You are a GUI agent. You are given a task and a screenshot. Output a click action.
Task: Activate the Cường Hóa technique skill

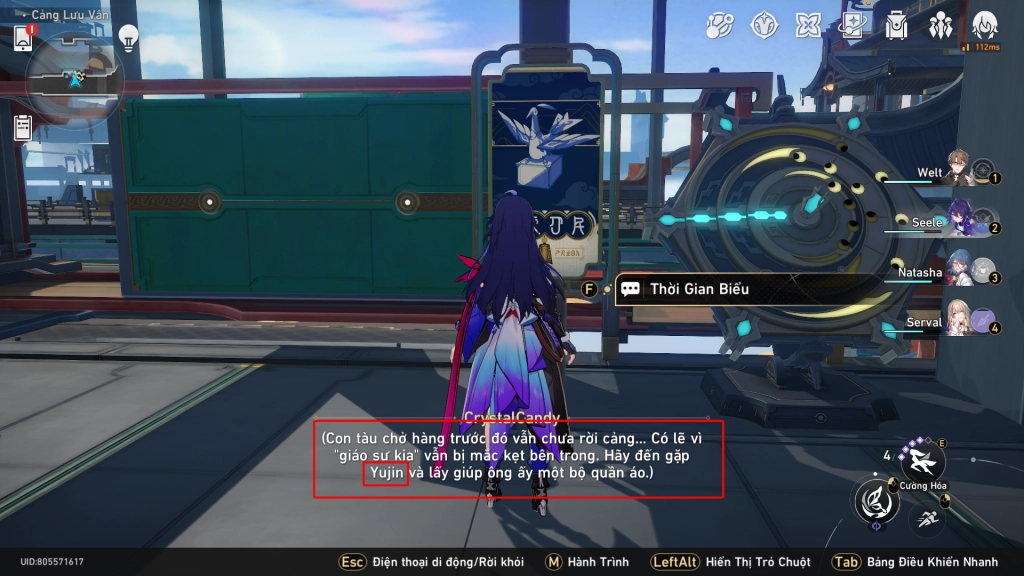[x=922, y=460]
